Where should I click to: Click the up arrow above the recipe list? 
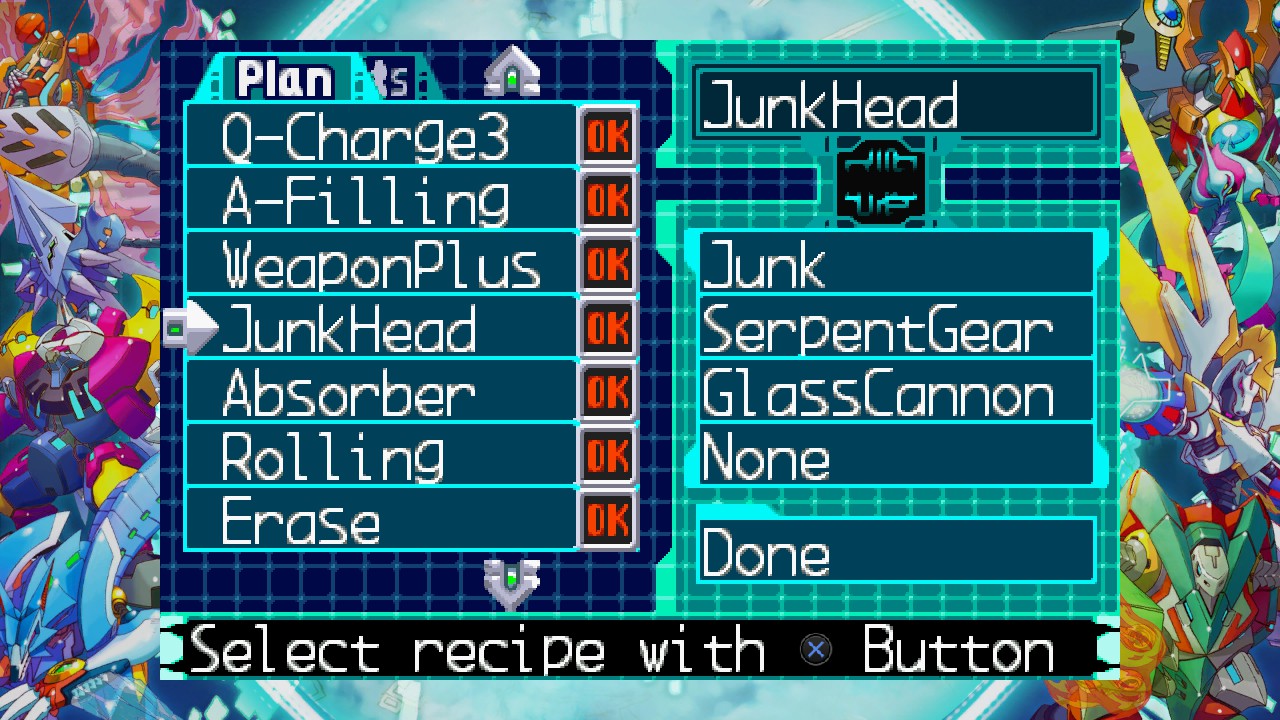click(x=512, y=74)
